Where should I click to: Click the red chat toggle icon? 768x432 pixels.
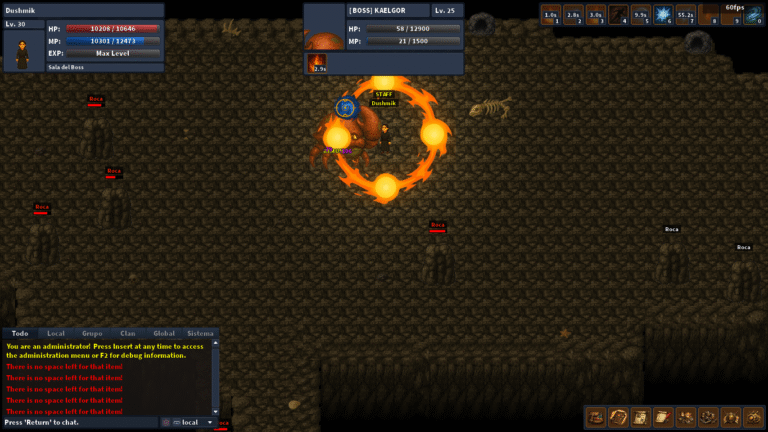point(166,423)
